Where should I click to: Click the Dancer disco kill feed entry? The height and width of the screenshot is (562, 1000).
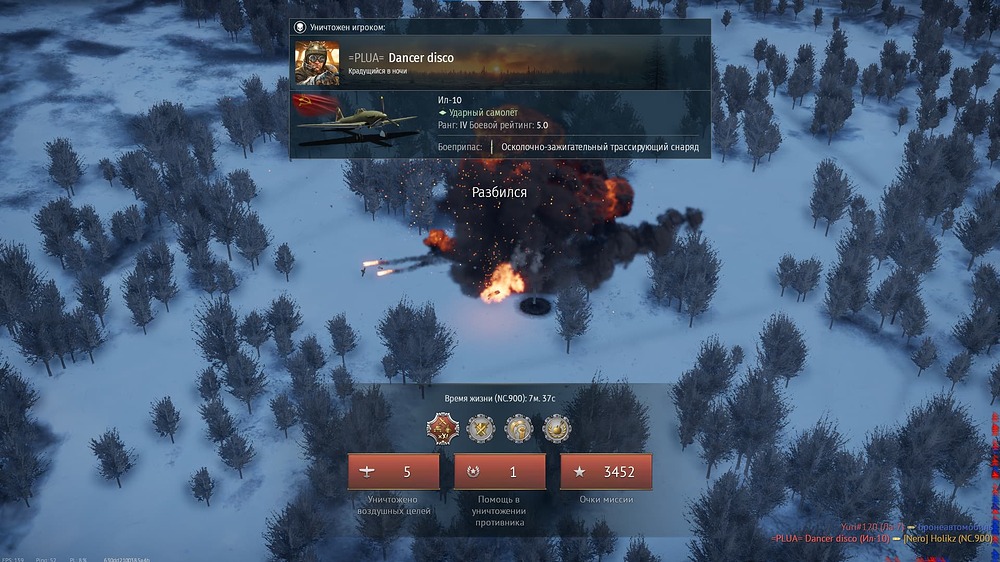tap(830, 538)
